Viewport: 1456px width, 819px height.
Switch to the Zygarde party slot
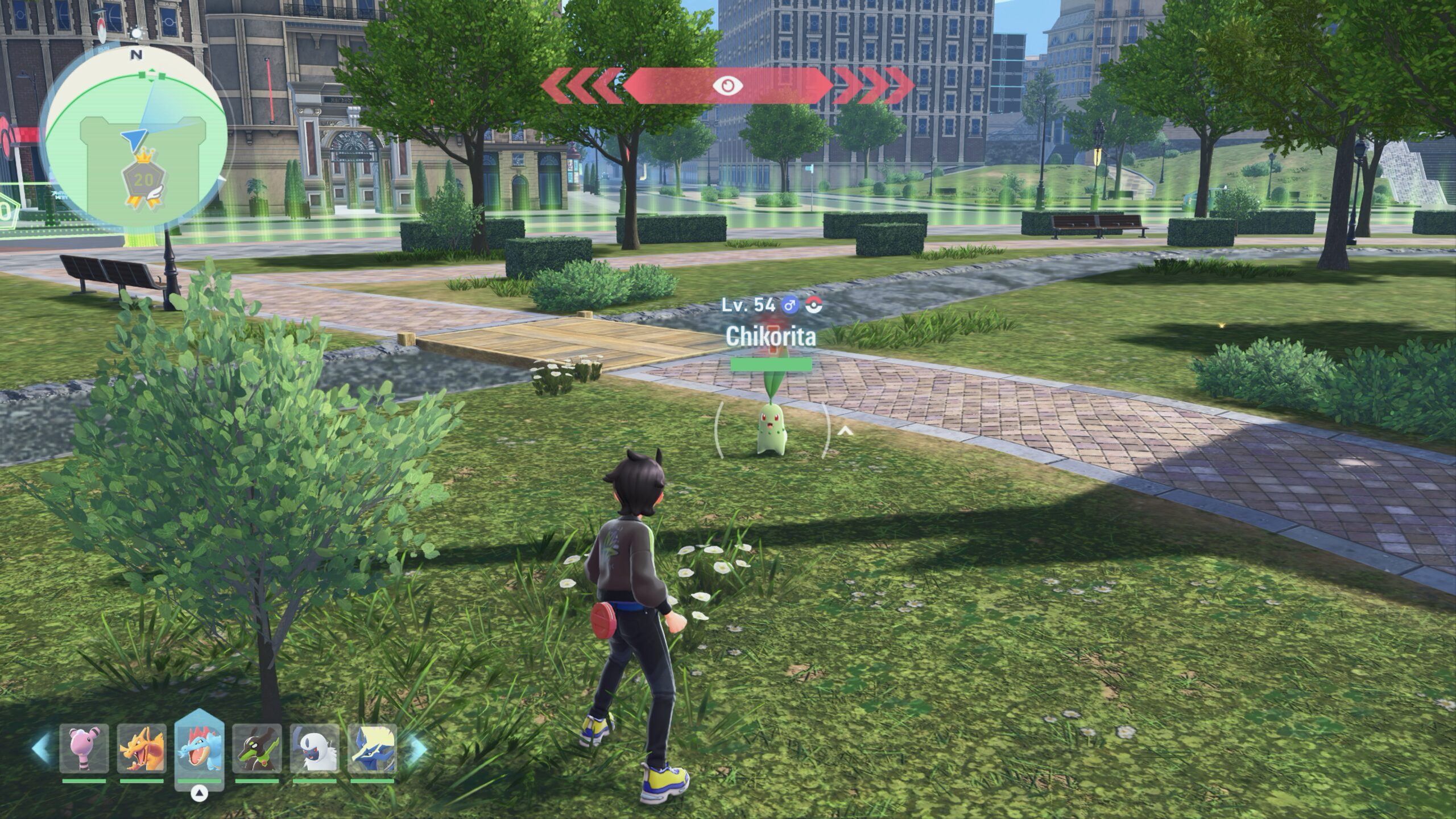click(x=257, y=748)
